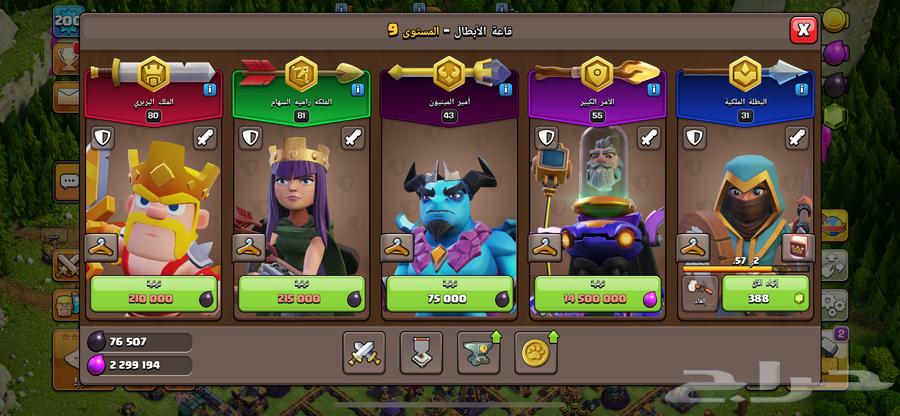Image resolution: width=900 pixels, height=416 pixels.
Task: Click the hero banner button at bottom
Action: 421,350
